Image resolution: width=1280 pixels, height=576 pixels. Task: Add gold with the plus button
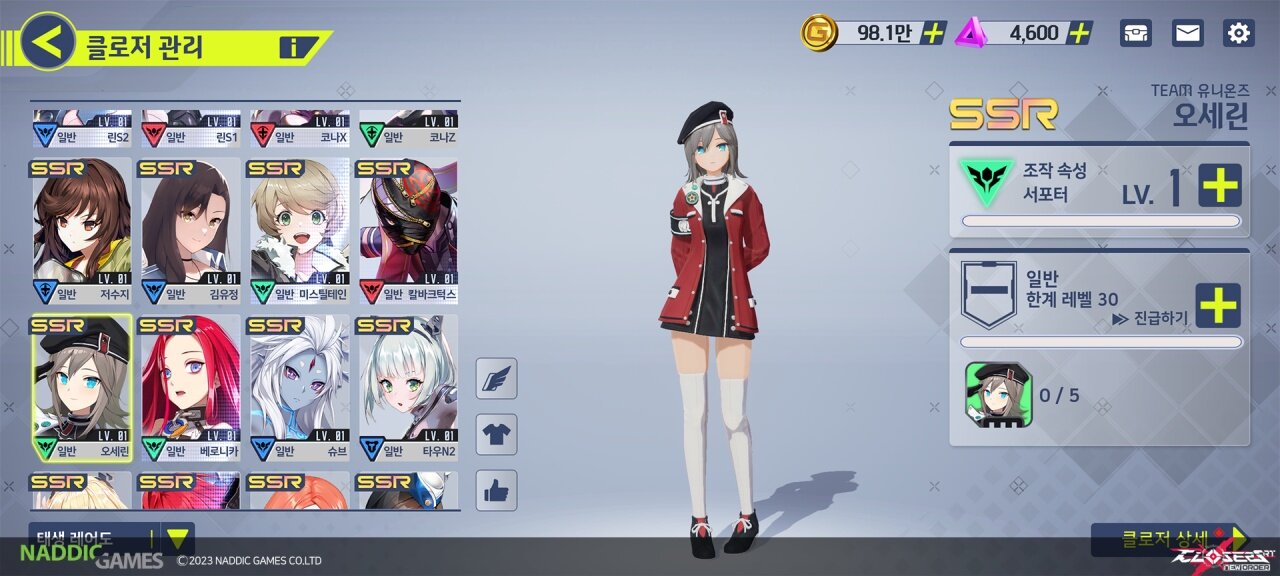click(933, 33)
